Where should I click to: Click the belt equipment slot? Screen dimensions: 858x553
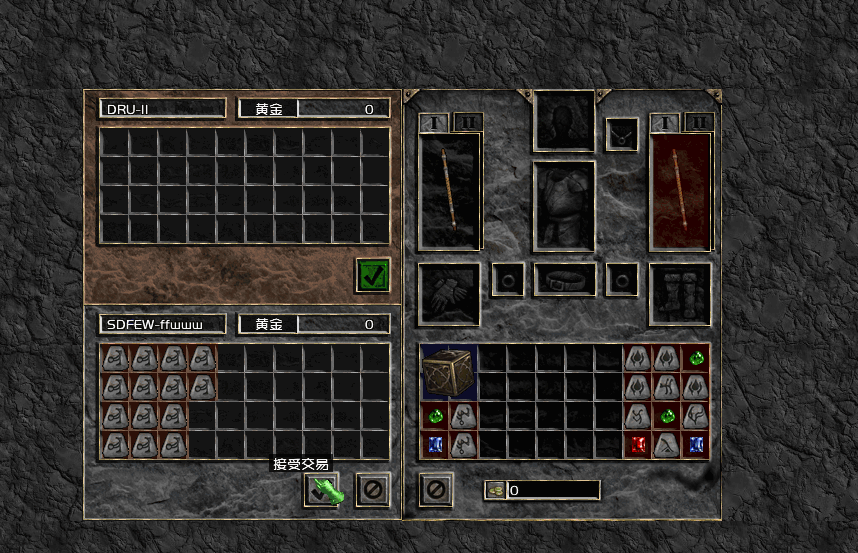(565, 280)
